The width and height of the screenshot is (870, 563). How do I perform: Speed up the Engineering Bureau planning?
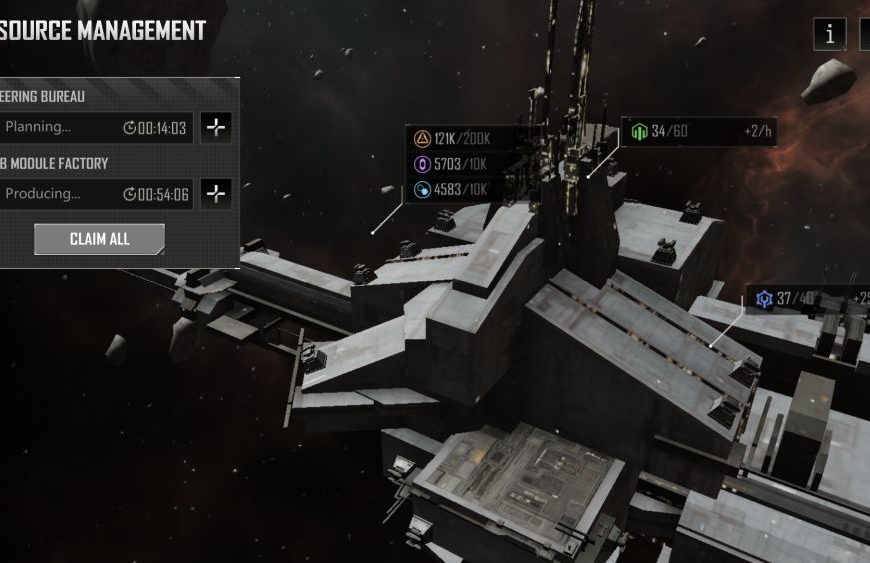pos(216,127)
